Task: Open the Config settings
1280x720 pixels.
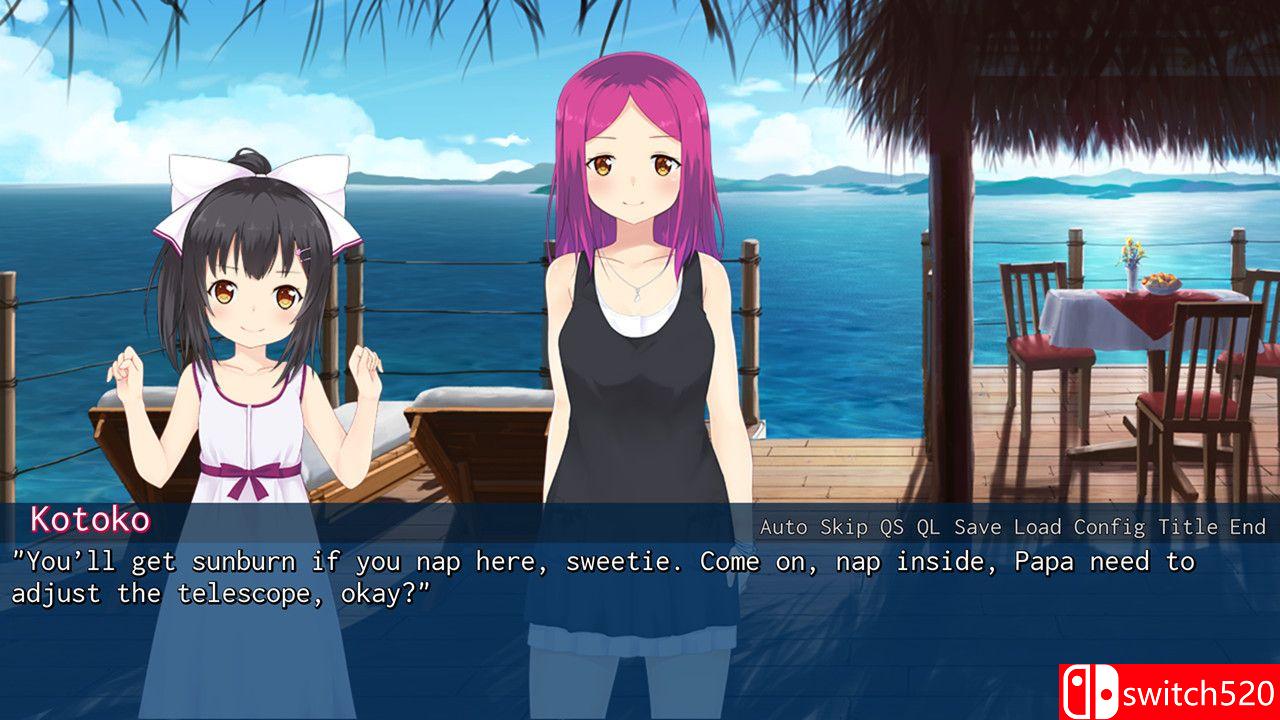Action: 1110,527
